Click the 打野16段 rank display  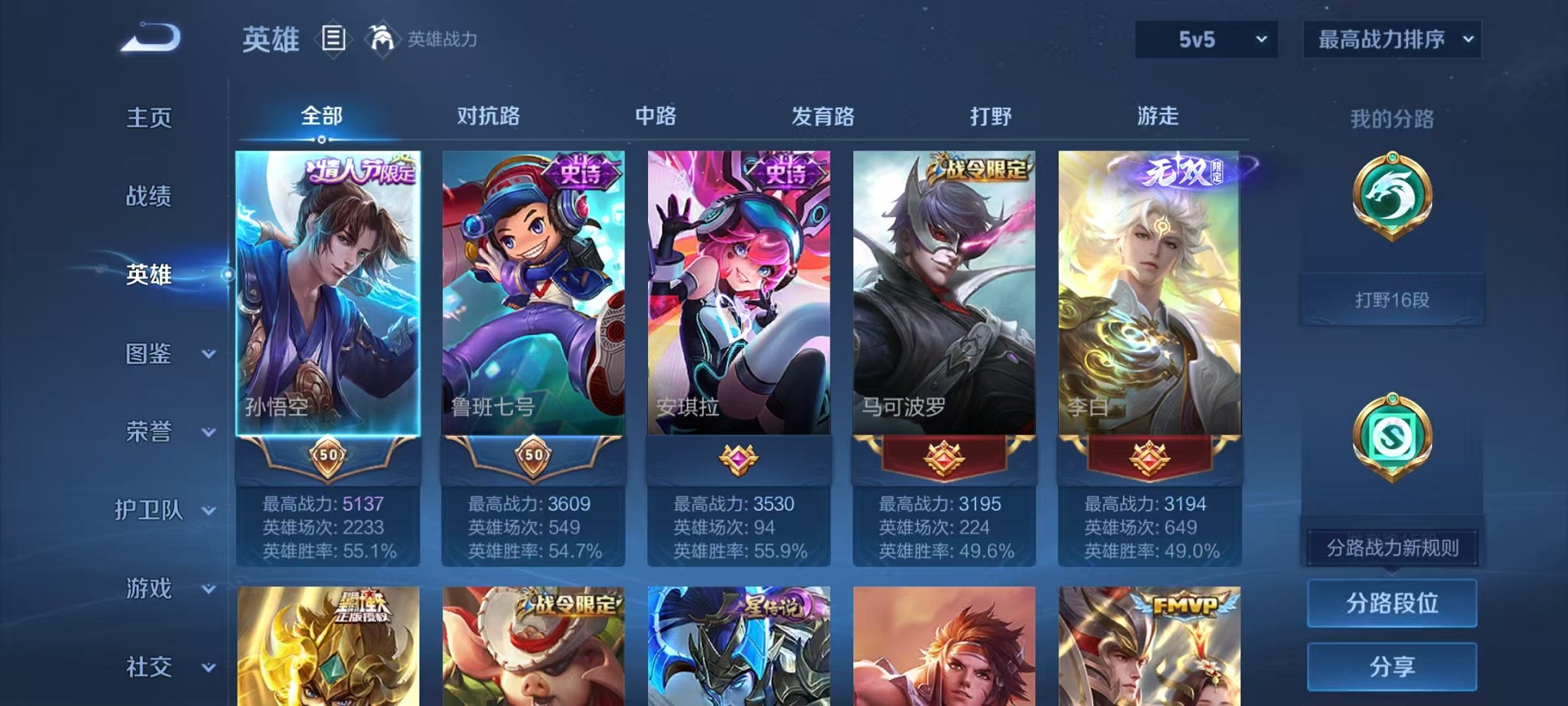click(x=1391, y=299)
